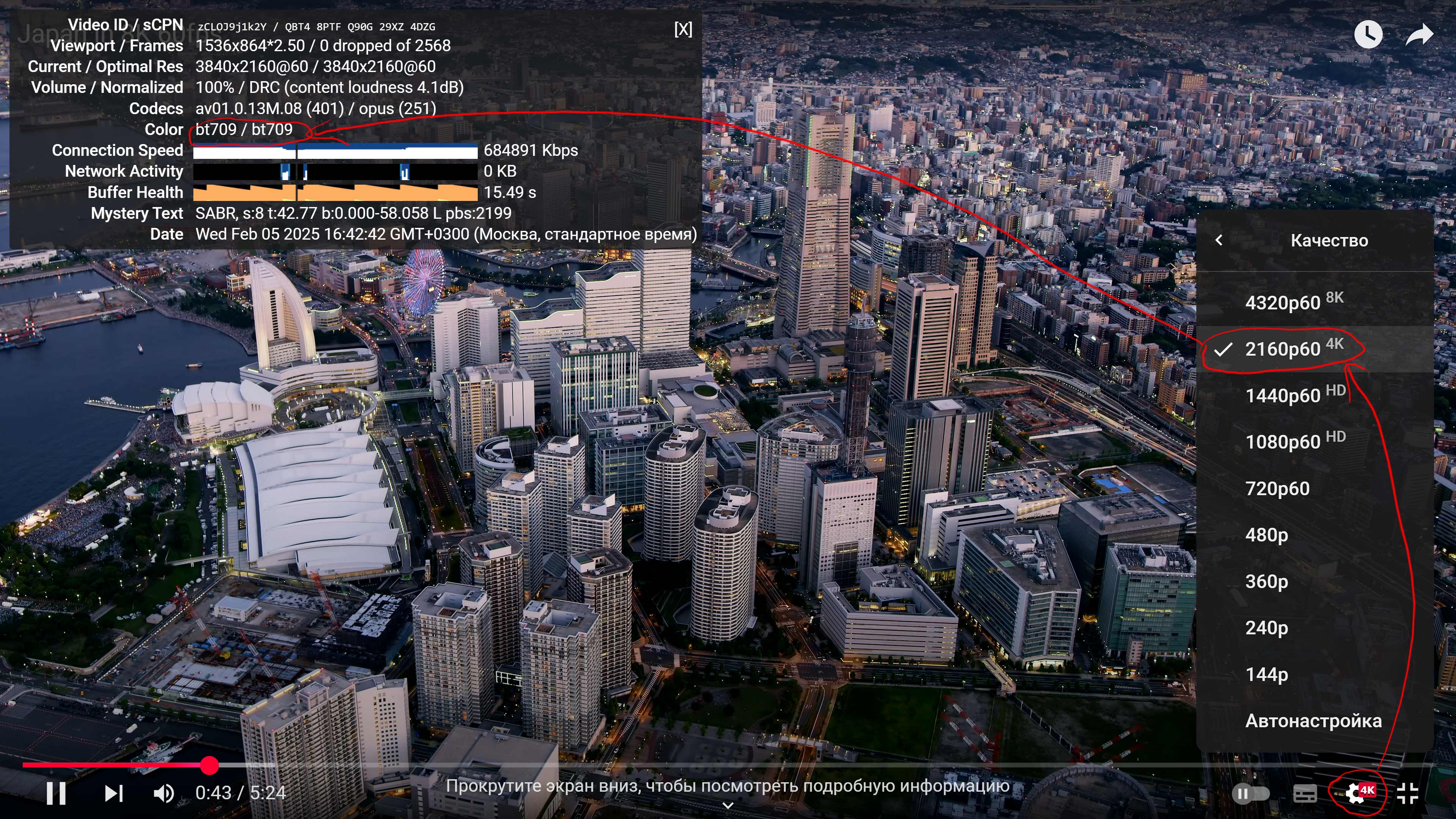
Task: Select 4320p60 8K quality
Action: click(x=1293, y=303)
